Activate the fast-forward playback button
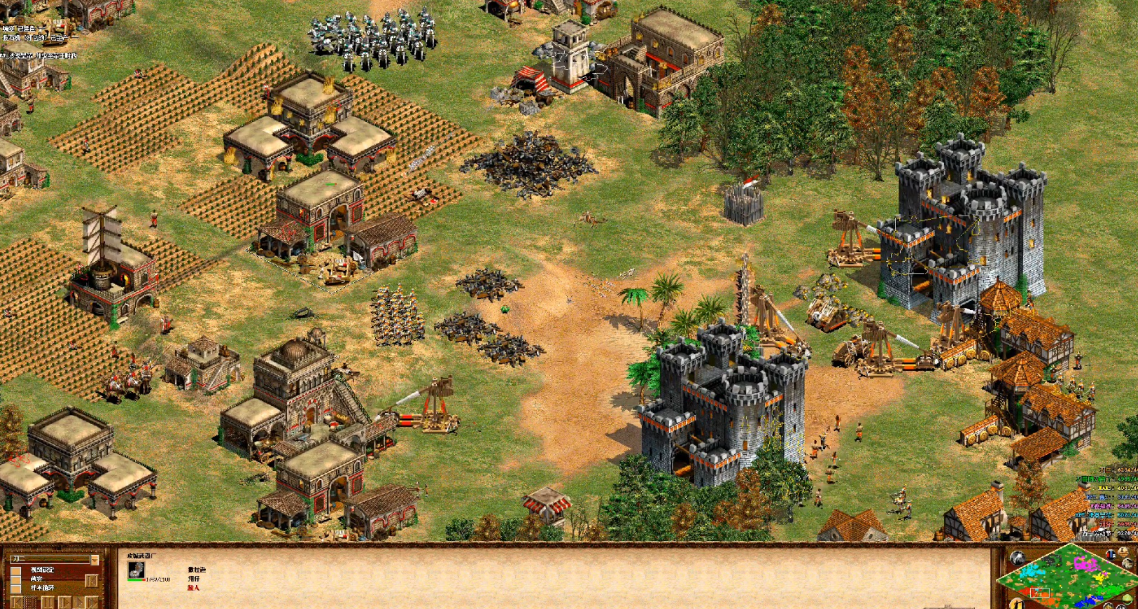 (x=80, y=602)
